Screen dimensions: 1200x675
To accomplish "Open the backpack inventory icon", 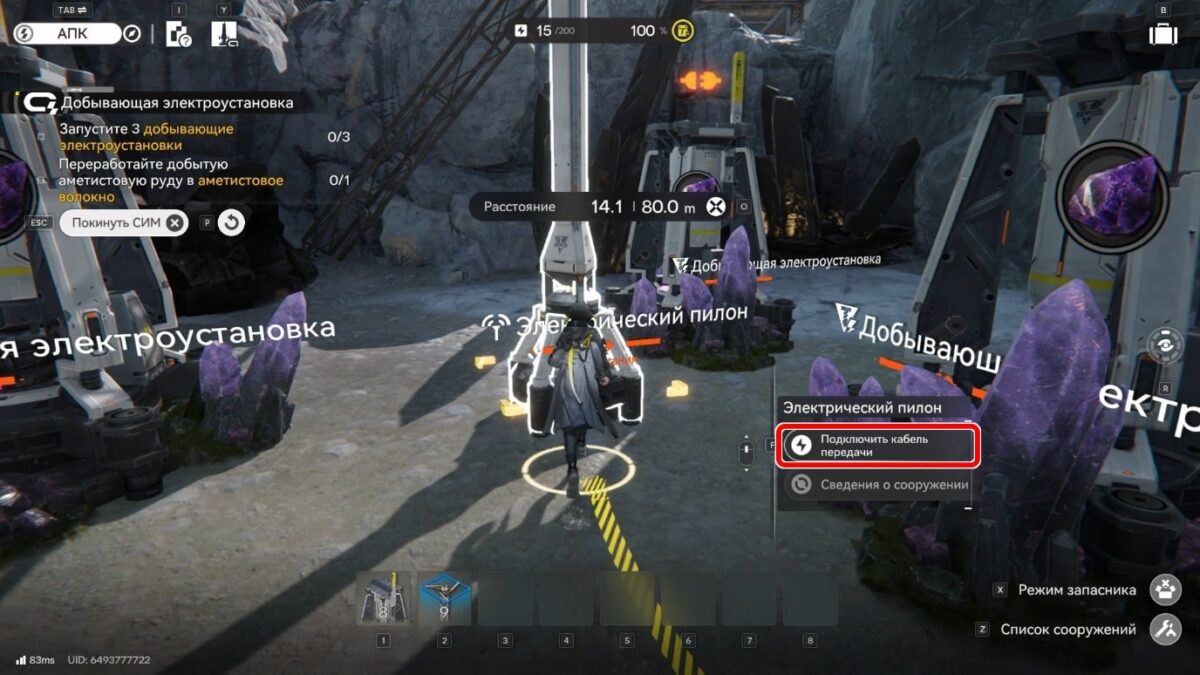I will (1162, 34).
